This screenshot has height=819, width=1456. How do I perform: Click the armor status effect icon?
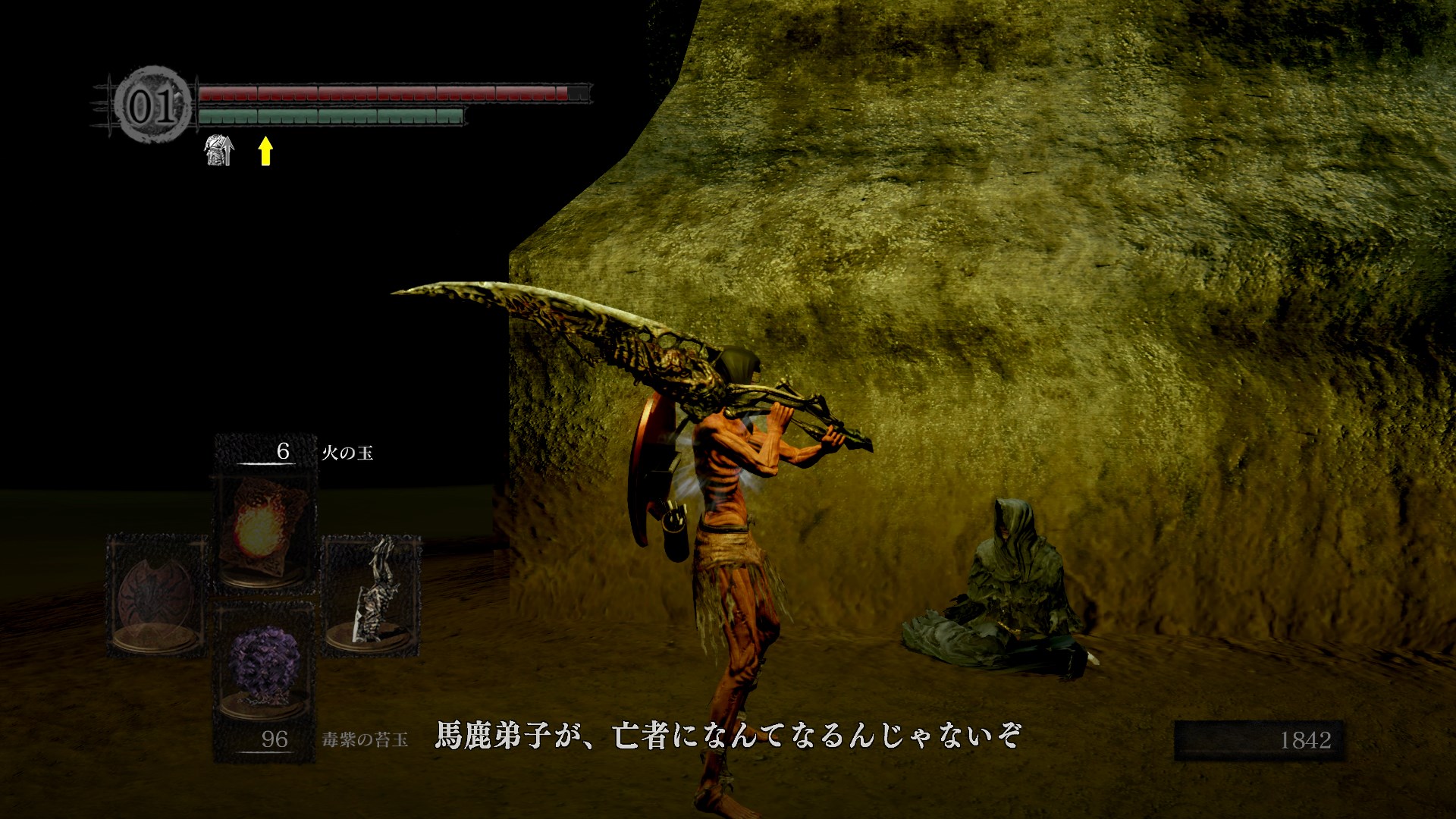tap(219, 151)
